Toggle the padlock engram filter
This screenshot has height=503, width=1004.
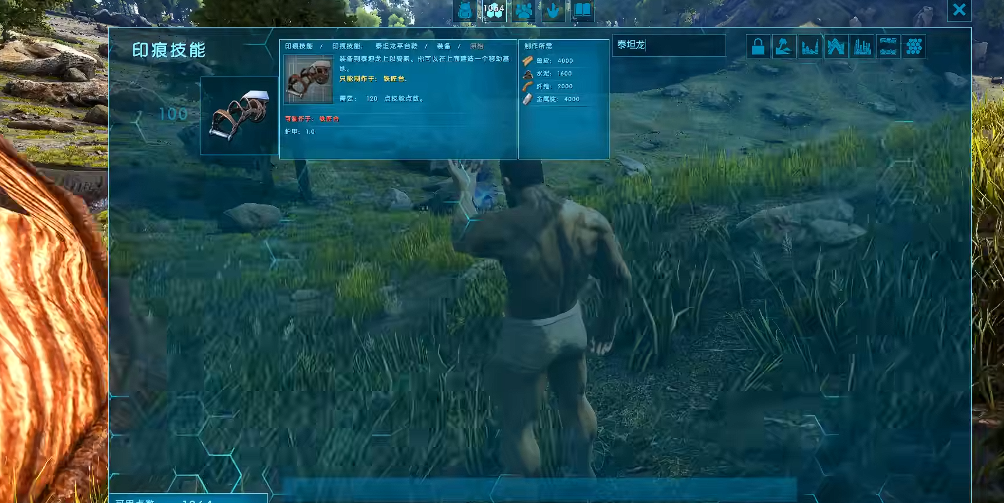[x=758, y=47]
